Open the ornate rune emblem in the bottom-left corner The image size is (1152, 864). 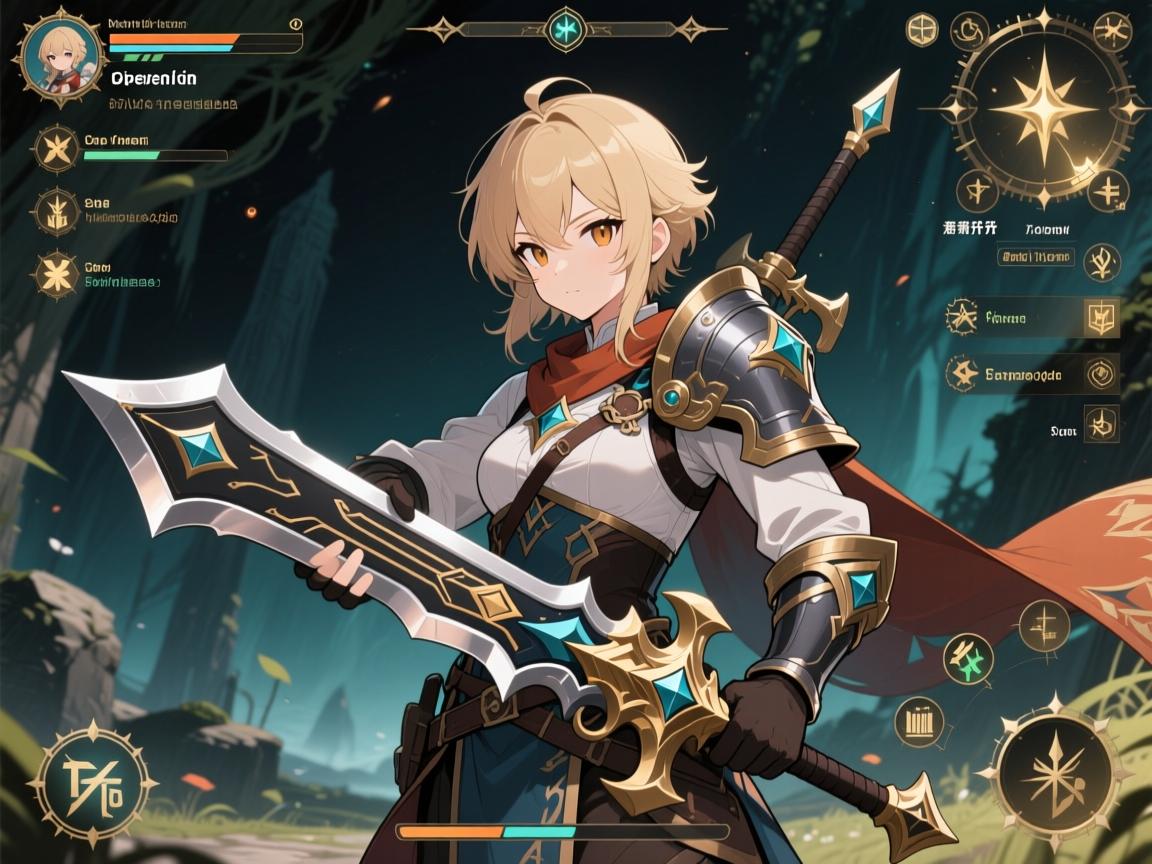pos(92,783)
